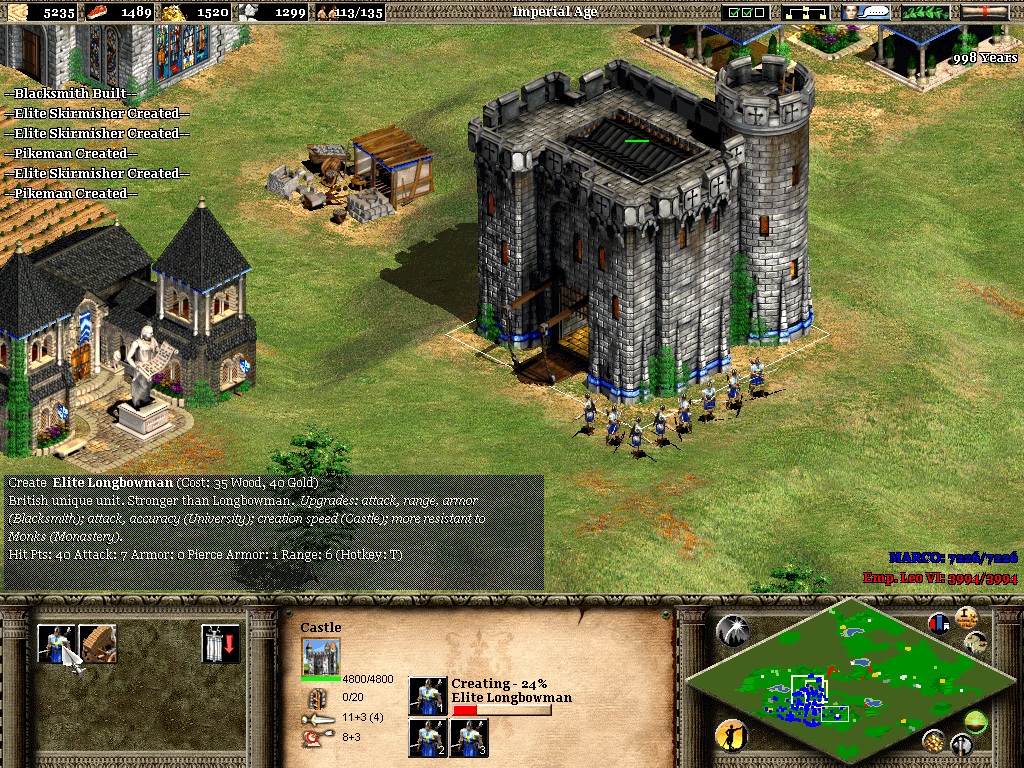
Task: Open the Technology Tree diagram button
Action: (x=805, y=12)
